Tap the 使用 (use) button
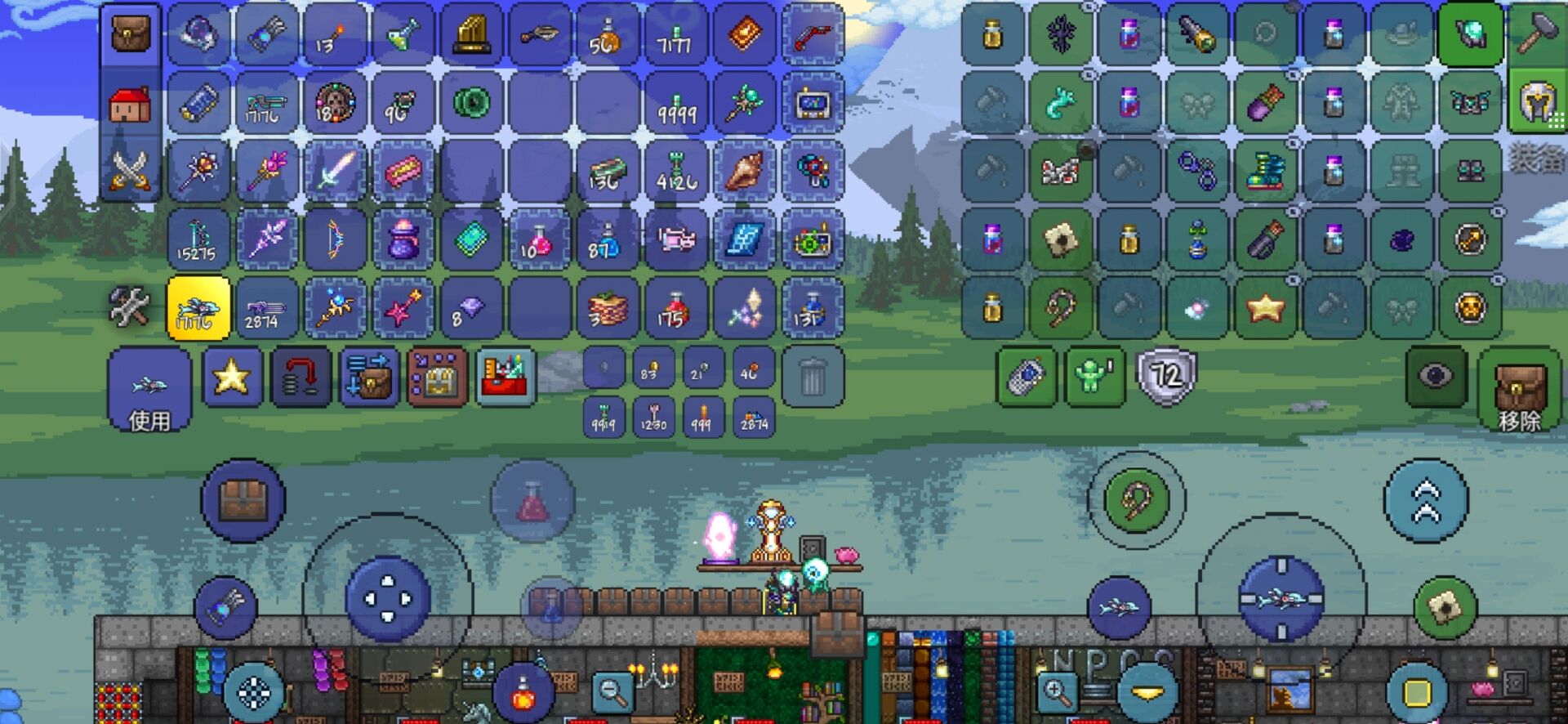 pyautogui.click(x=149, y=390)
